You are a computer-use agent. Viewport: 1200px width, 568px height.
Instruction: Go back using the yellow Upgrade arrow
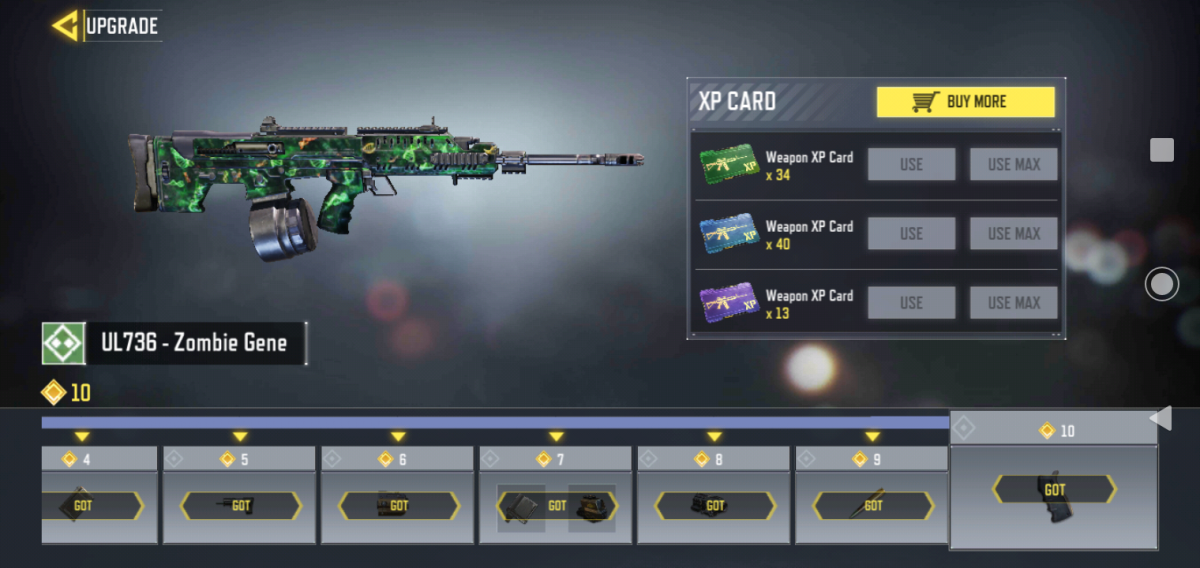click(x=68, y=26)
